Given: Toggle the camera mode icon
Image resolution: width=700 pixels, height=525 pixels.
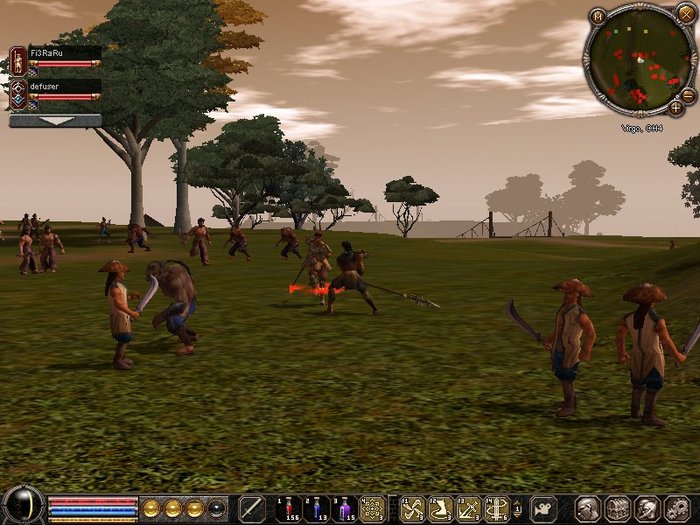Looking at the screenshot, I should coord(543,508).
